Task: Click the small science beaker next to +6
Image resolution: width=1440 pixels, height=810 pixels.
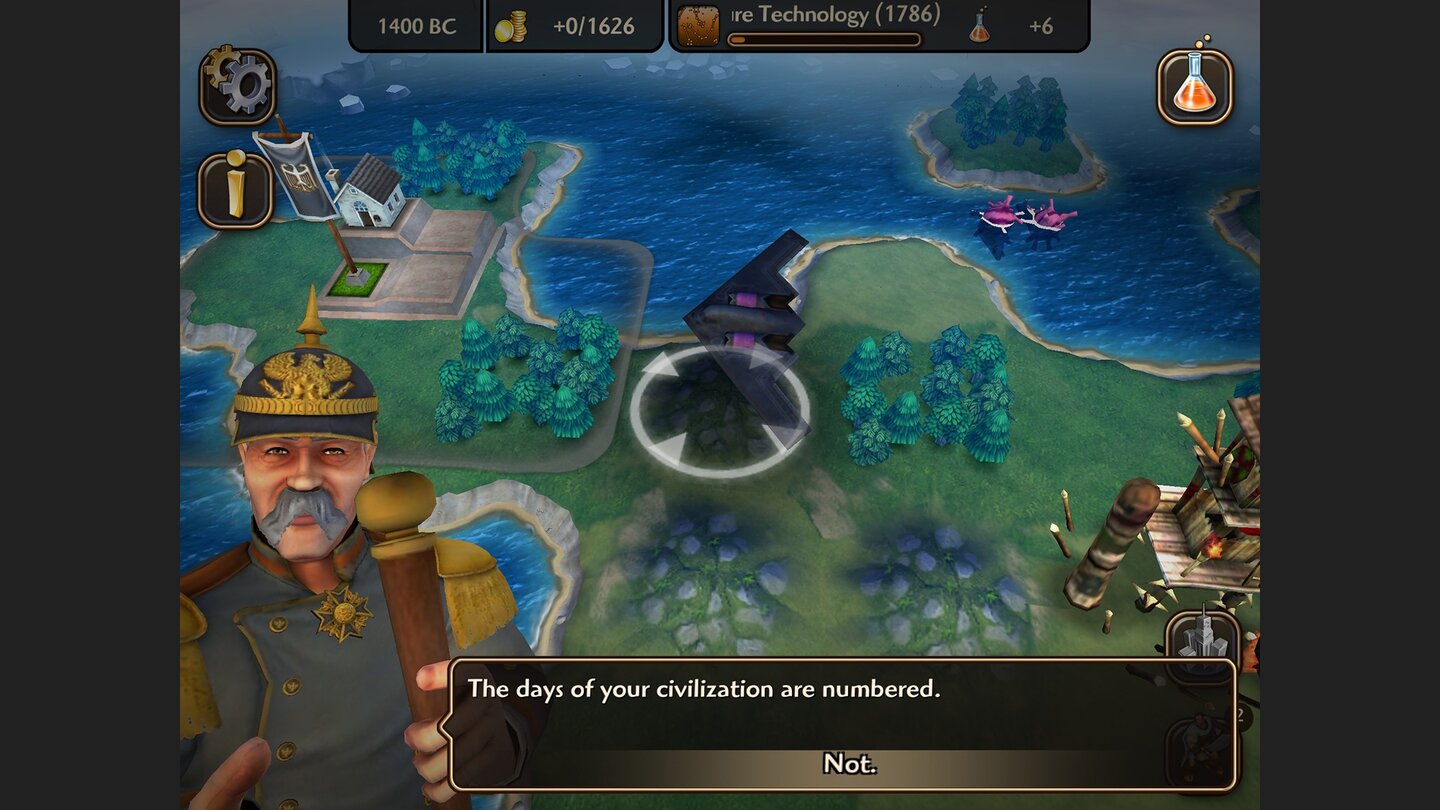Action: coord(978,26)
